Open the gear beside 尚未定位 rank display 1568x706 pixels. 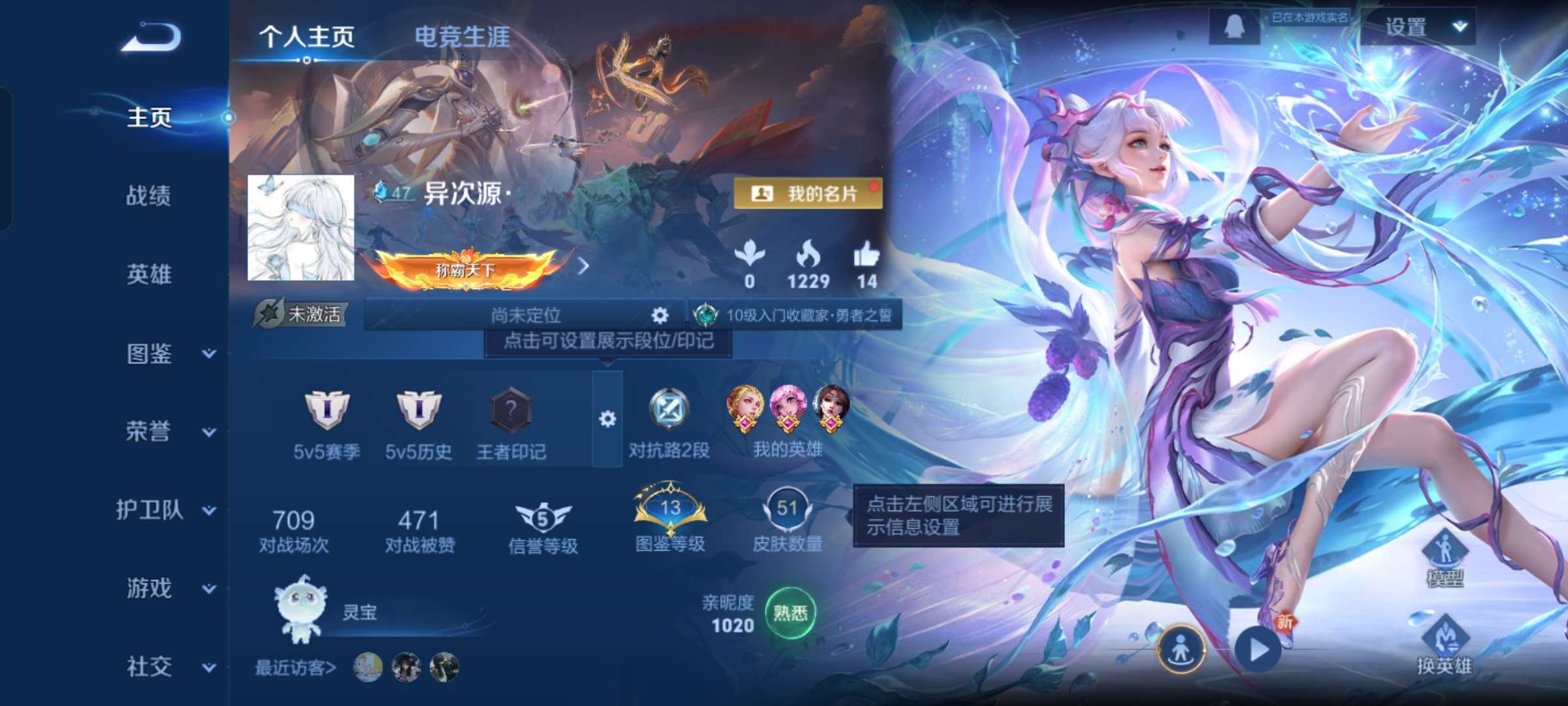coord(660,315)
